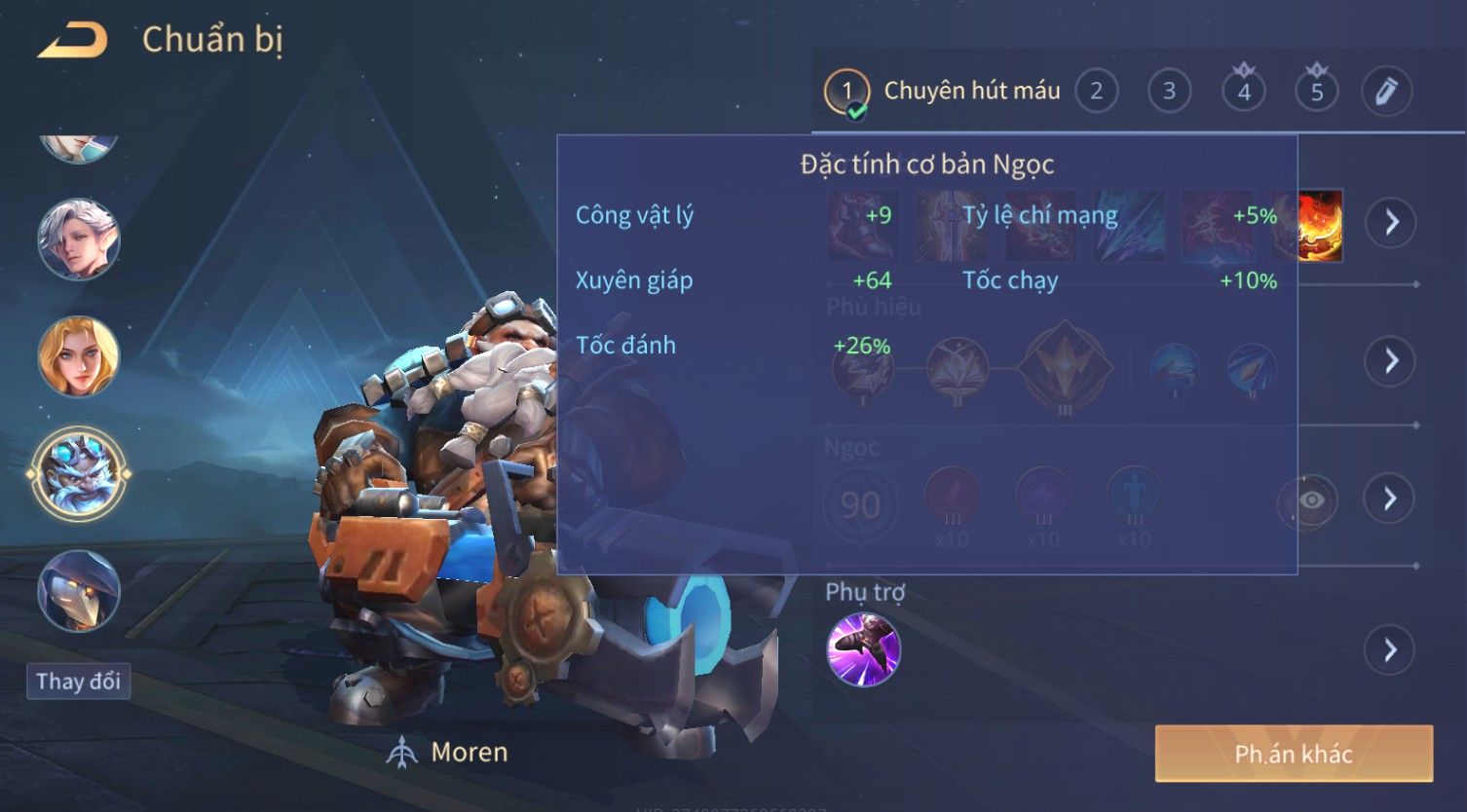Select the highlighted Moren hero portrait

[79, 474]
